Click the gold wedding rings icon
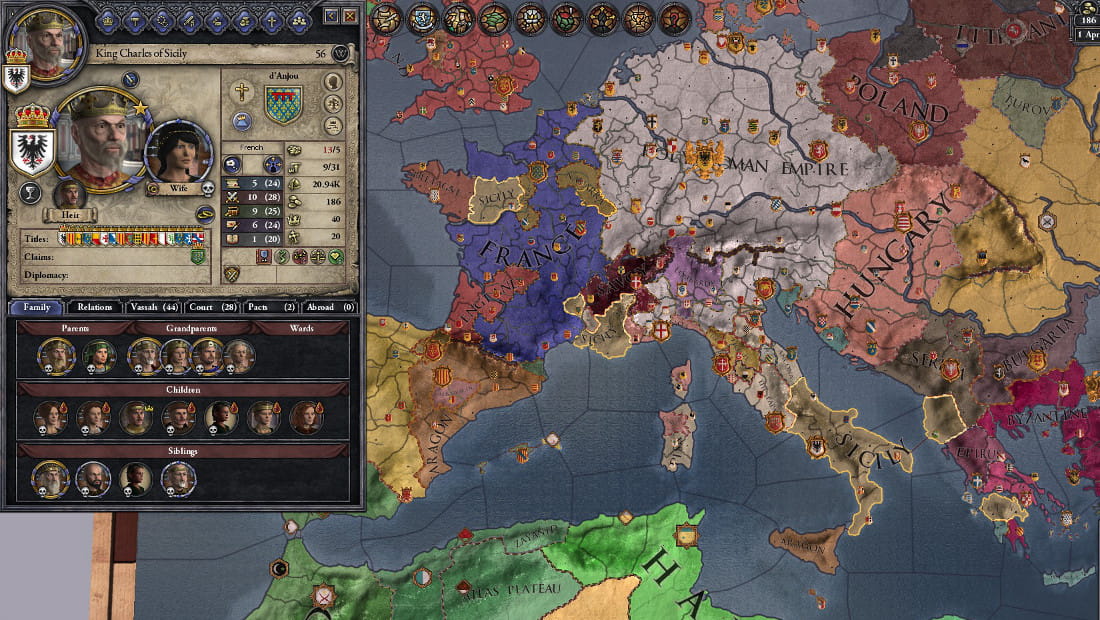This screenshot has height=620, width=1100. click(x=204, y=213)
